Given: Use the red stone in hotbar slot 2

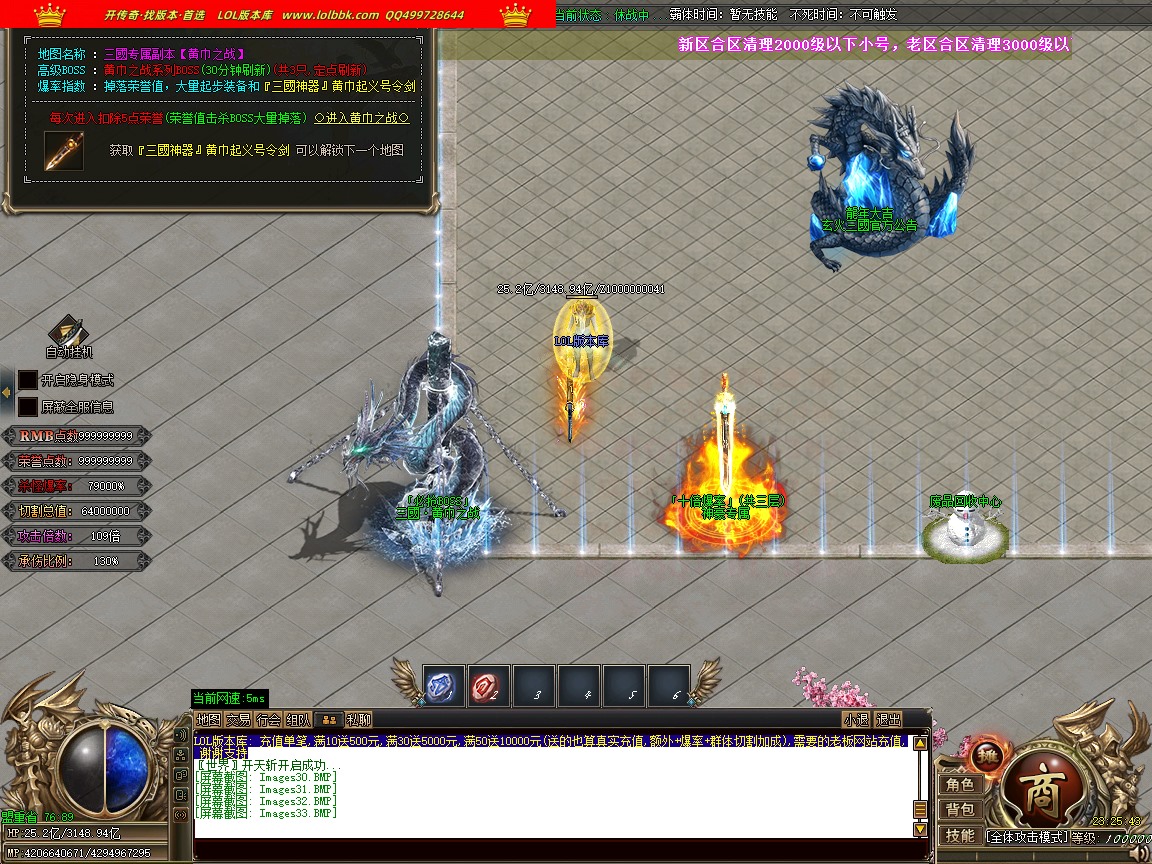Looking at the screenshot, I should 489,686.
